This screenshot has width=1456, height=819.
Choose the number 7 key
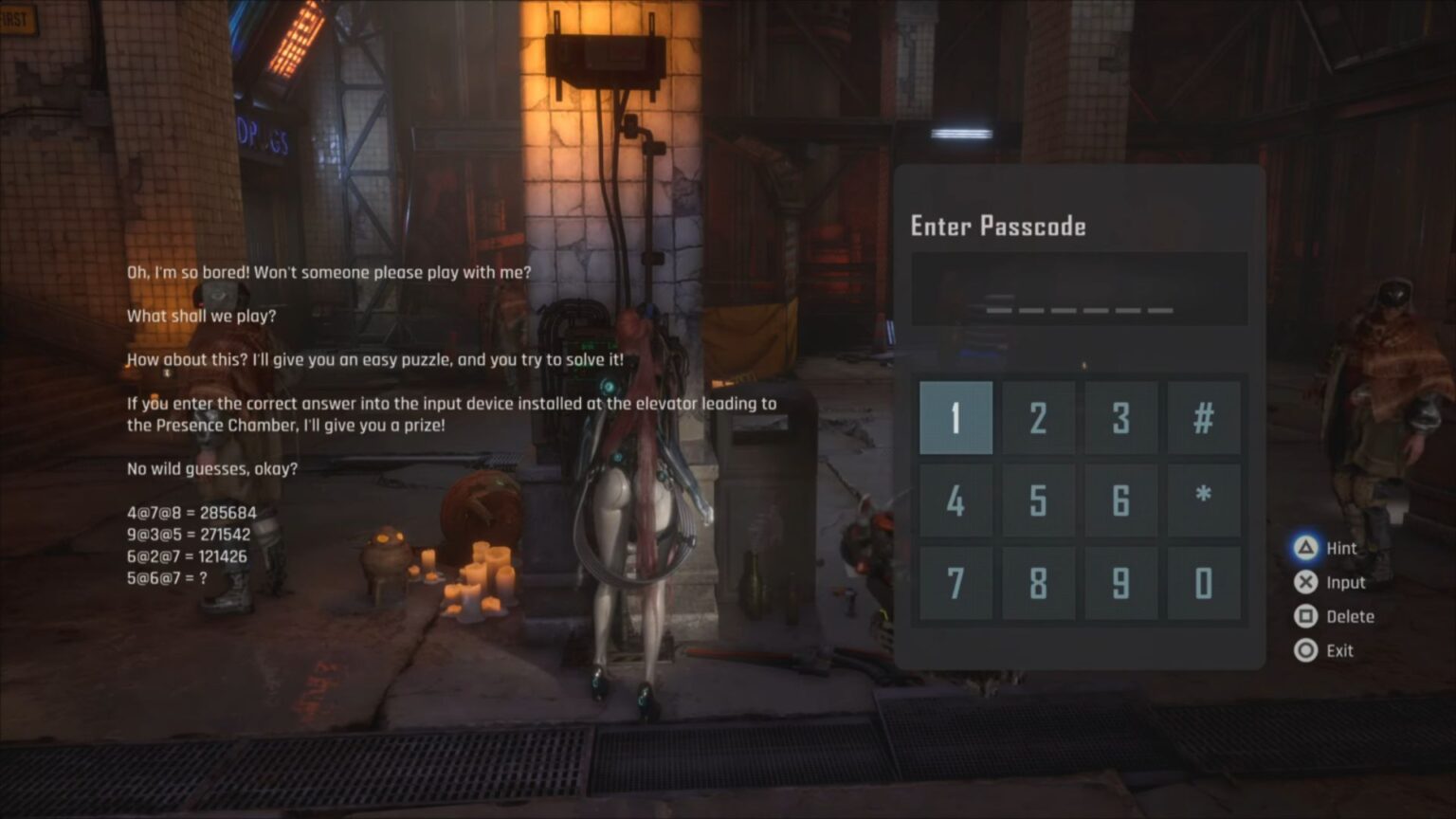(x=955, y=583)
